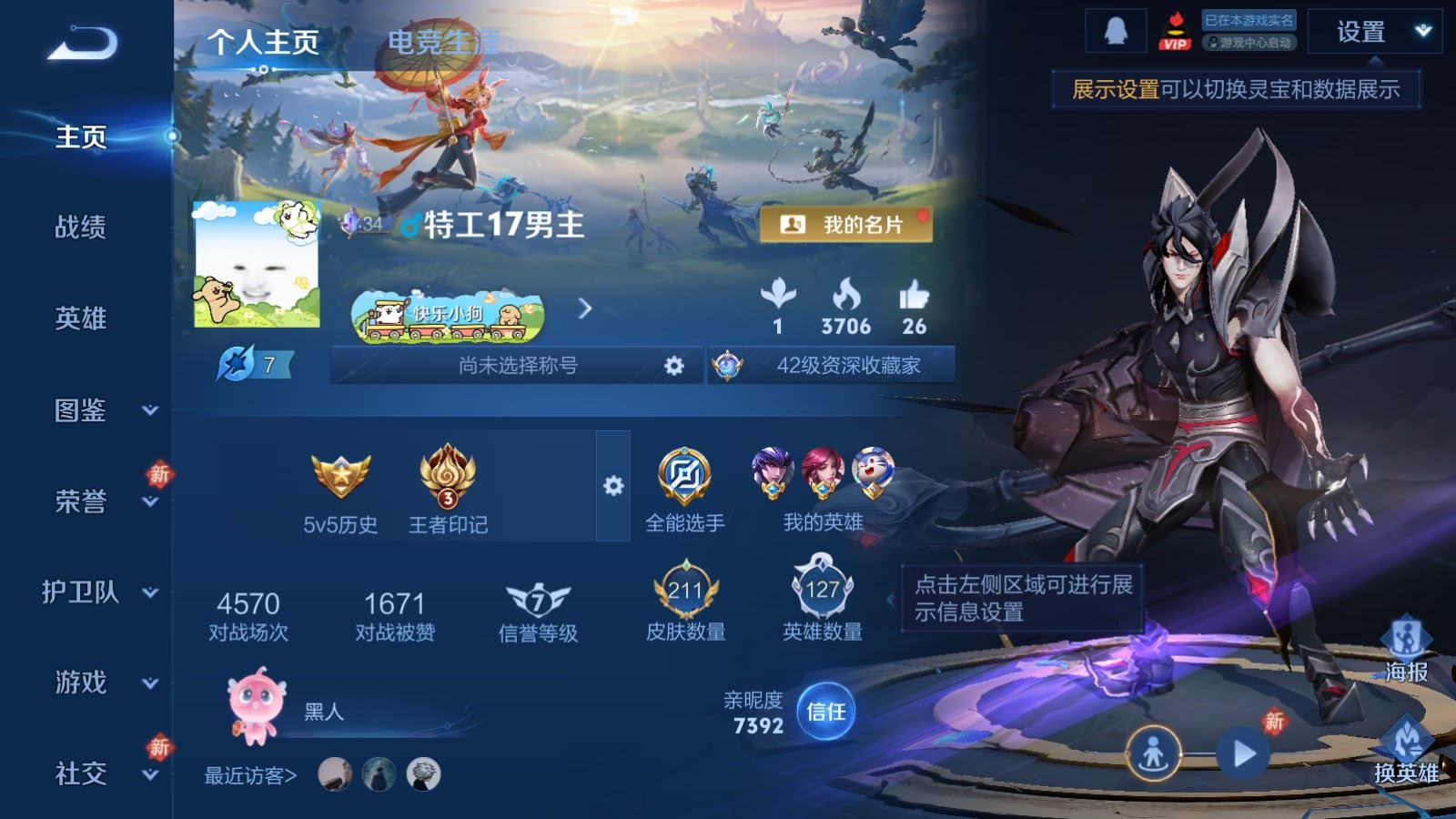Open 我的英雄 hero showcase

[x=823, y=489]
